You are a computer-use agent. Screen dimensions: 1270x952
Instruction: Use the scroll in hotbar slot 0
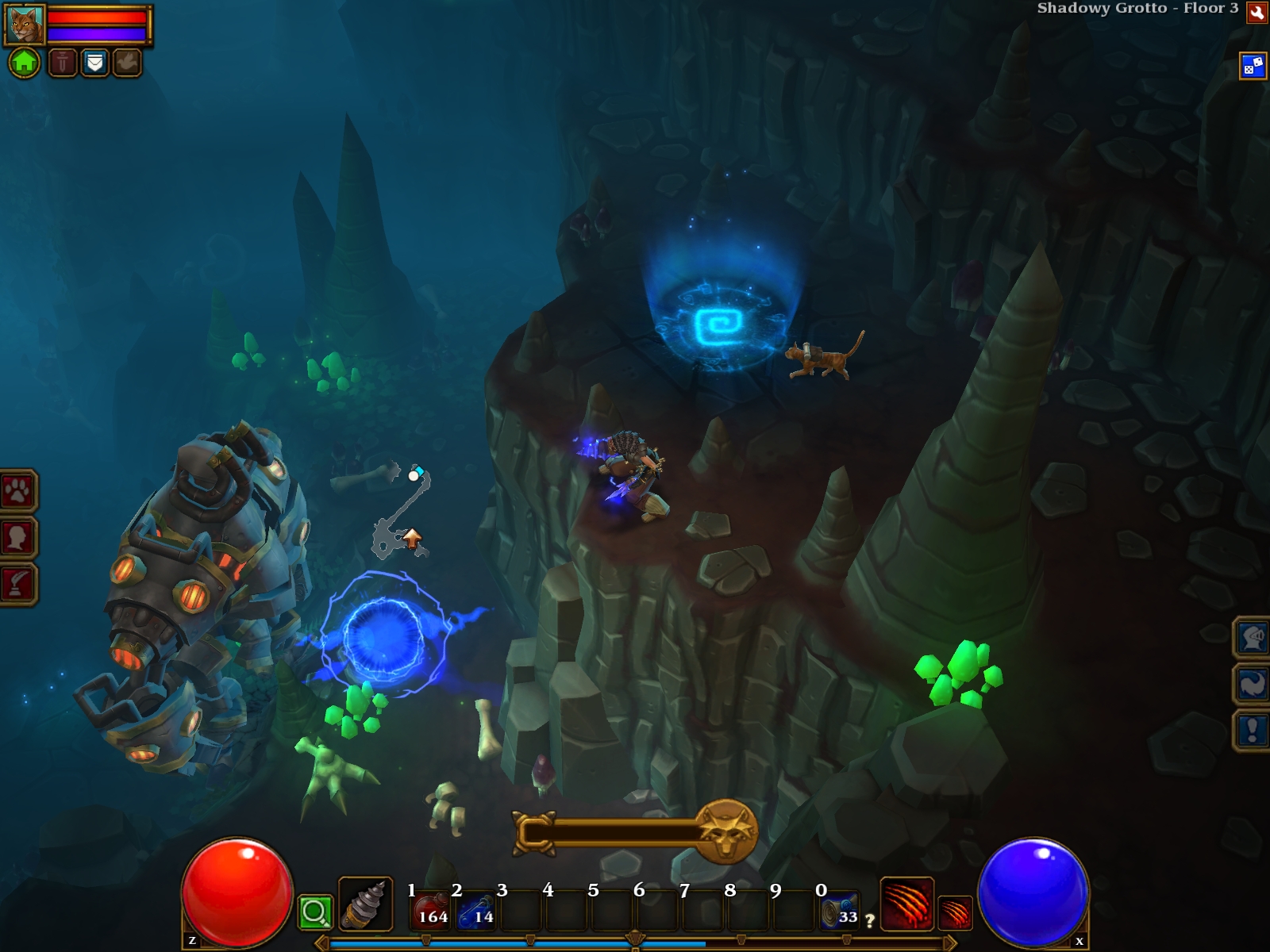tap(840, 911)
